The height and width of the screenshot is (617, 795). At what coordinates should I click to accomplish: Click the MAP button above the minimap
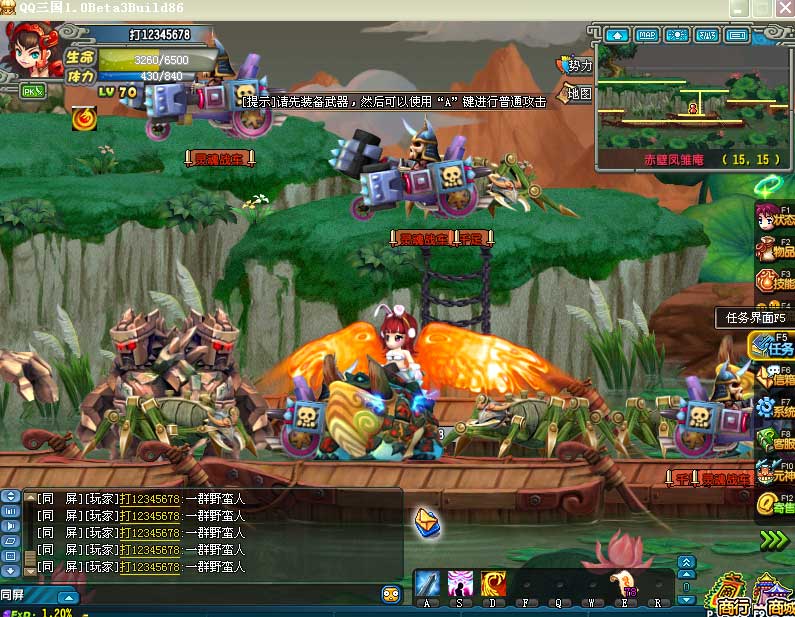pos(647,35)
